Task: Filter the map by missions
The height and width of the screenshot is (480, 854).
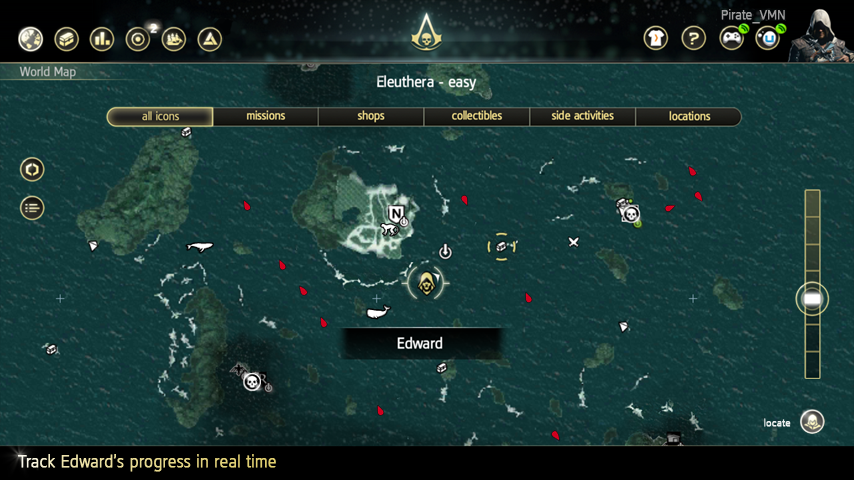Action: (x=266, y=116)
